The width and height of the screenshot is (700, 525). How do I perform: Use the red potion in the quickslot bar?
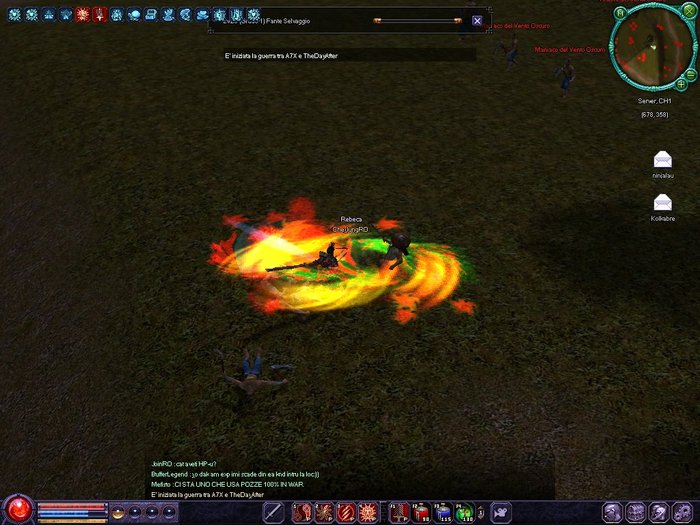tap(418, 513)
